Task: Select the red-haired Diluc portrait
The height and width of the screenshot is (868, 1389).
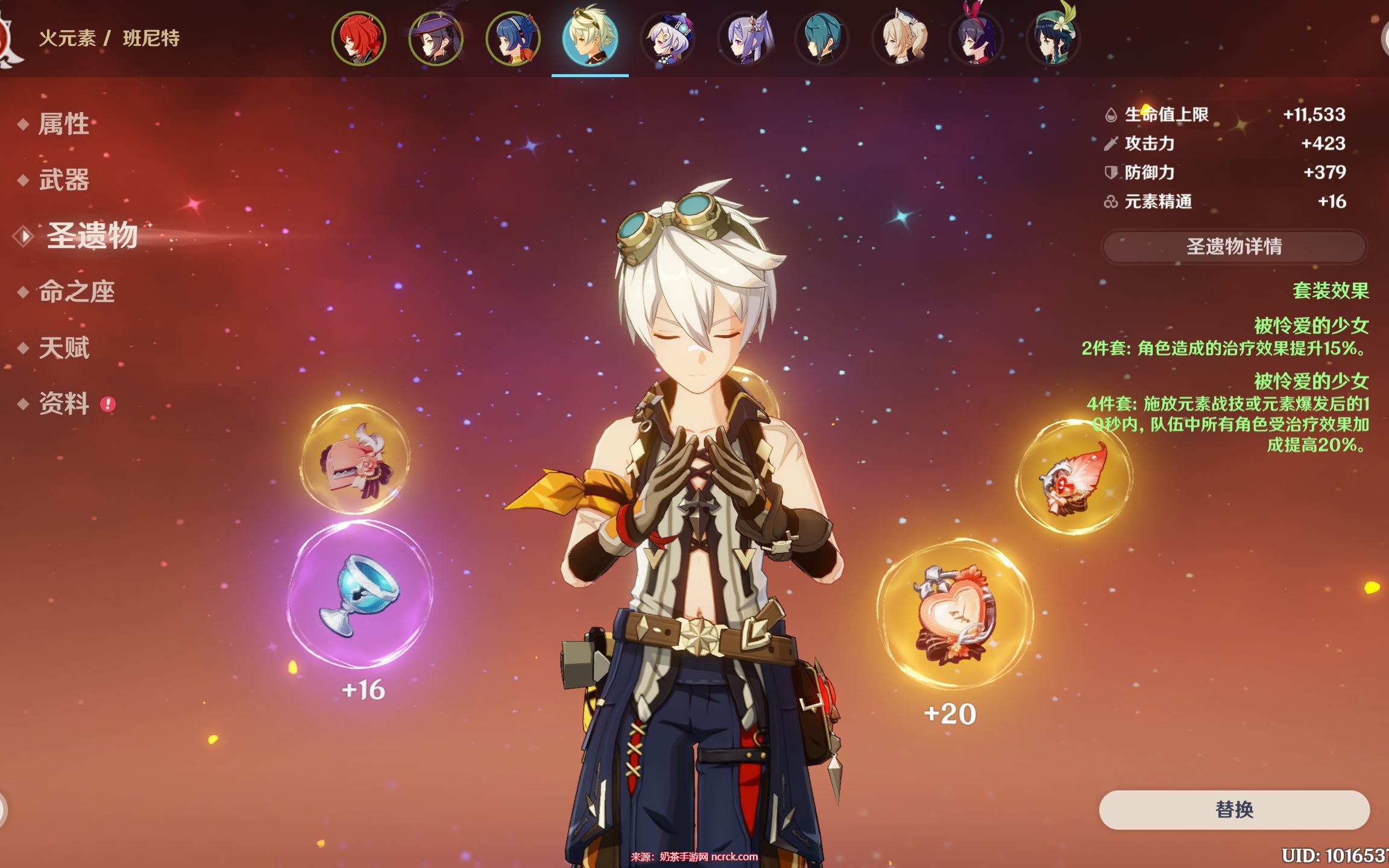Action: tap(359, 39)
